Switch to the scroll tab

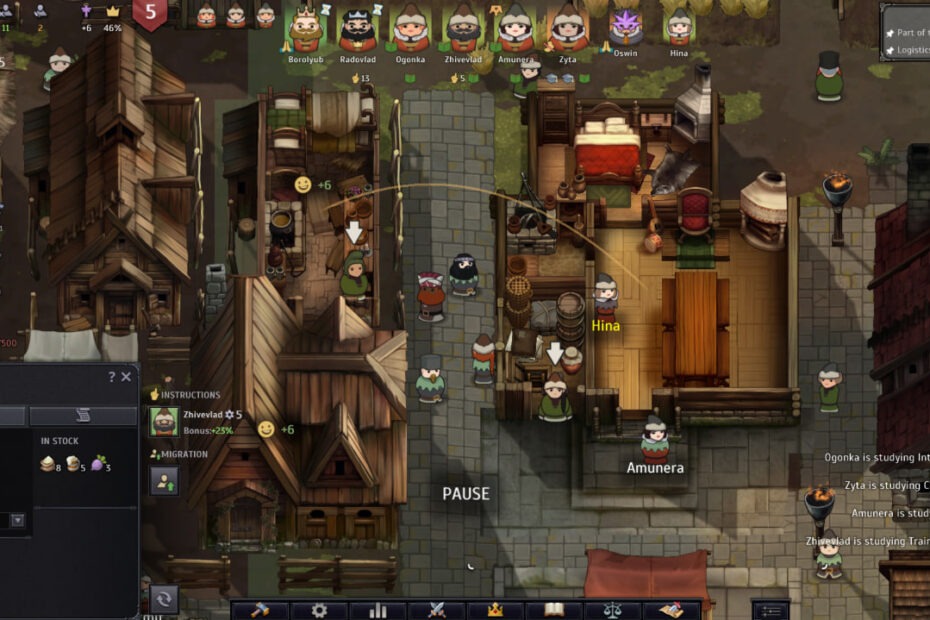coord(82,416)
